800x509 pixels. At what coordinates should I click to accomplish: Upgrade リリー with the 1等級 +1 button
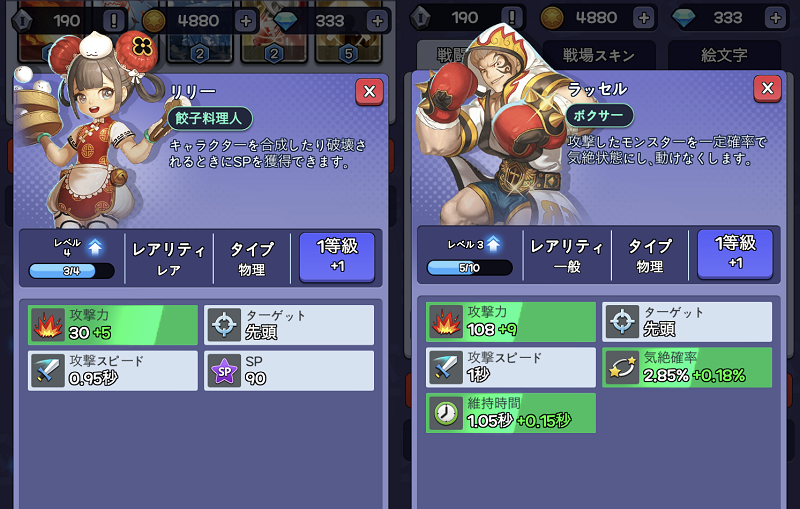[337, 255]
